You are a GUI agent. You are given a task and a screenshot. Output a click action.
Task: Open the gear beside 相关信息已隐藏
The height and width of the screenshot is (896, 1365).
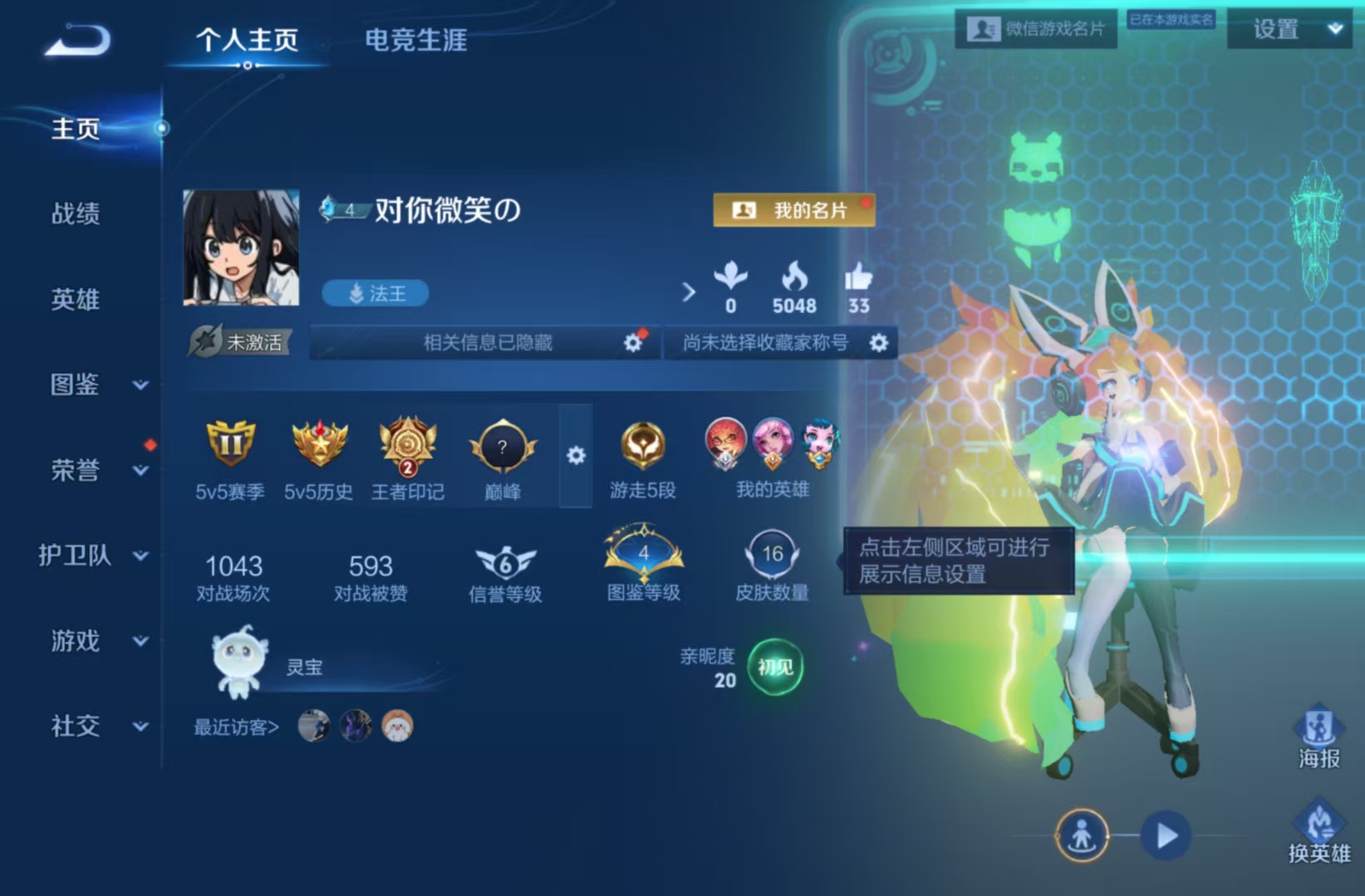tap(633, 342)
